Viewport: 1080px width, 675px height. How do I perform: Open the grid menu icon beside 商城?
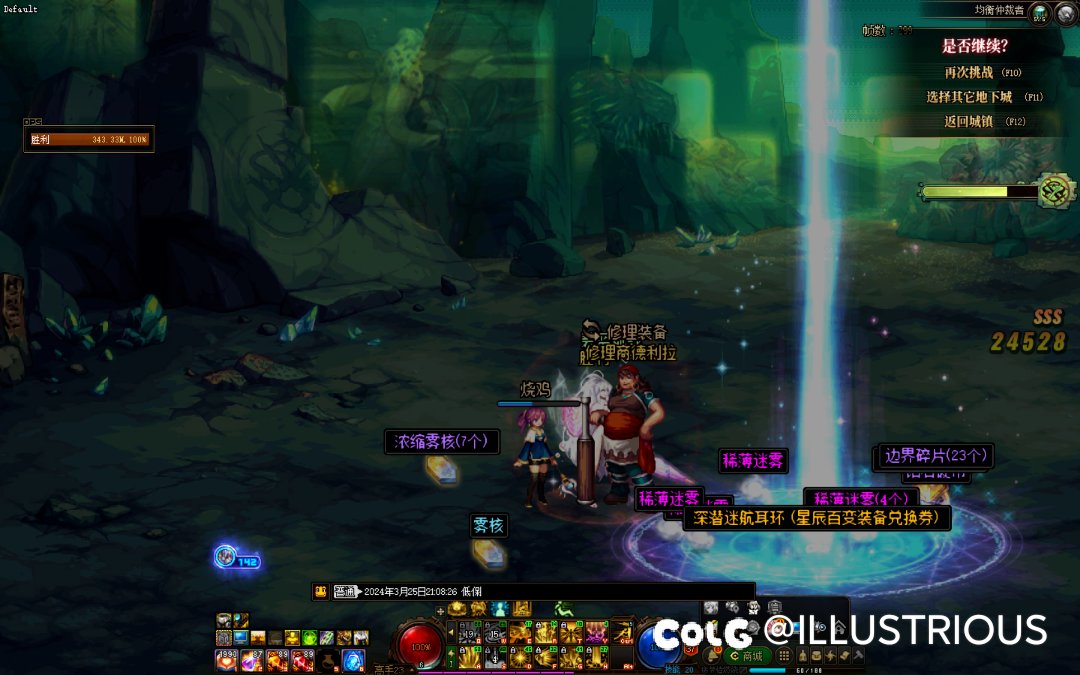point(785,656)
